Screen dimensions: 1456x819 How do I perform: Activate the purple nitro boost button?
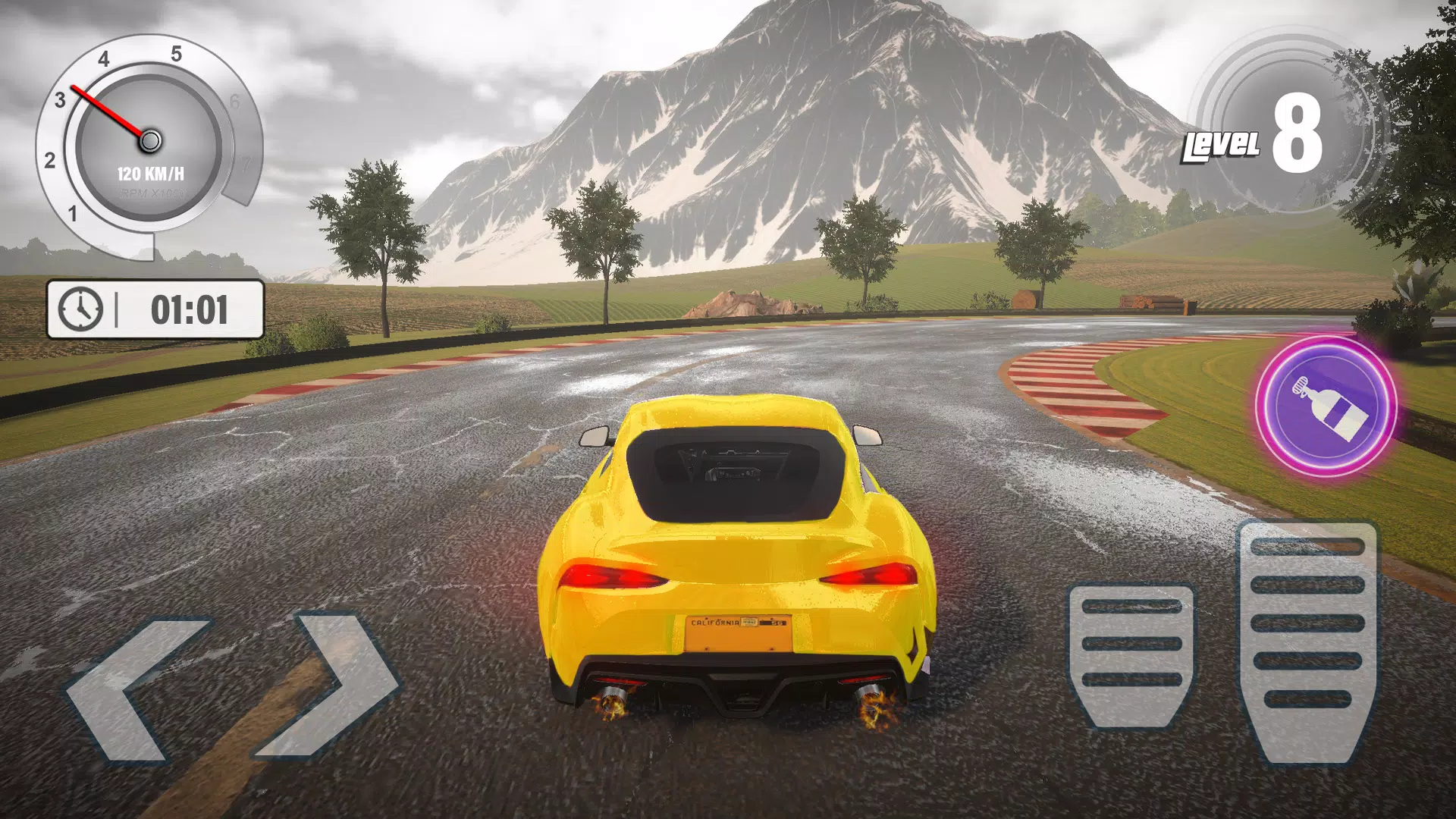click(x=1326, y=406)
